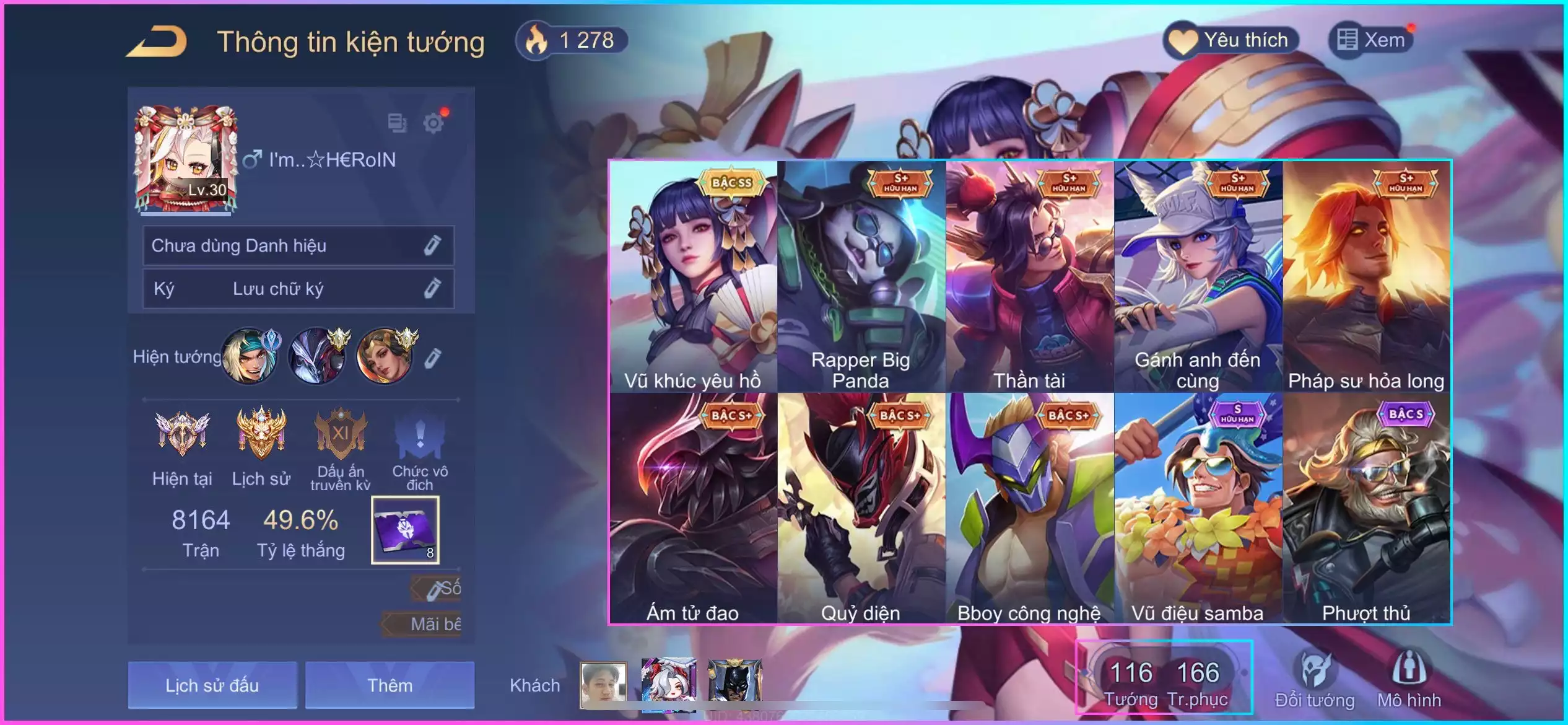Choose the Pháp sư hỏa long skin
This screenshot has width=1568, height=725.
click(x=1366, y=276)
